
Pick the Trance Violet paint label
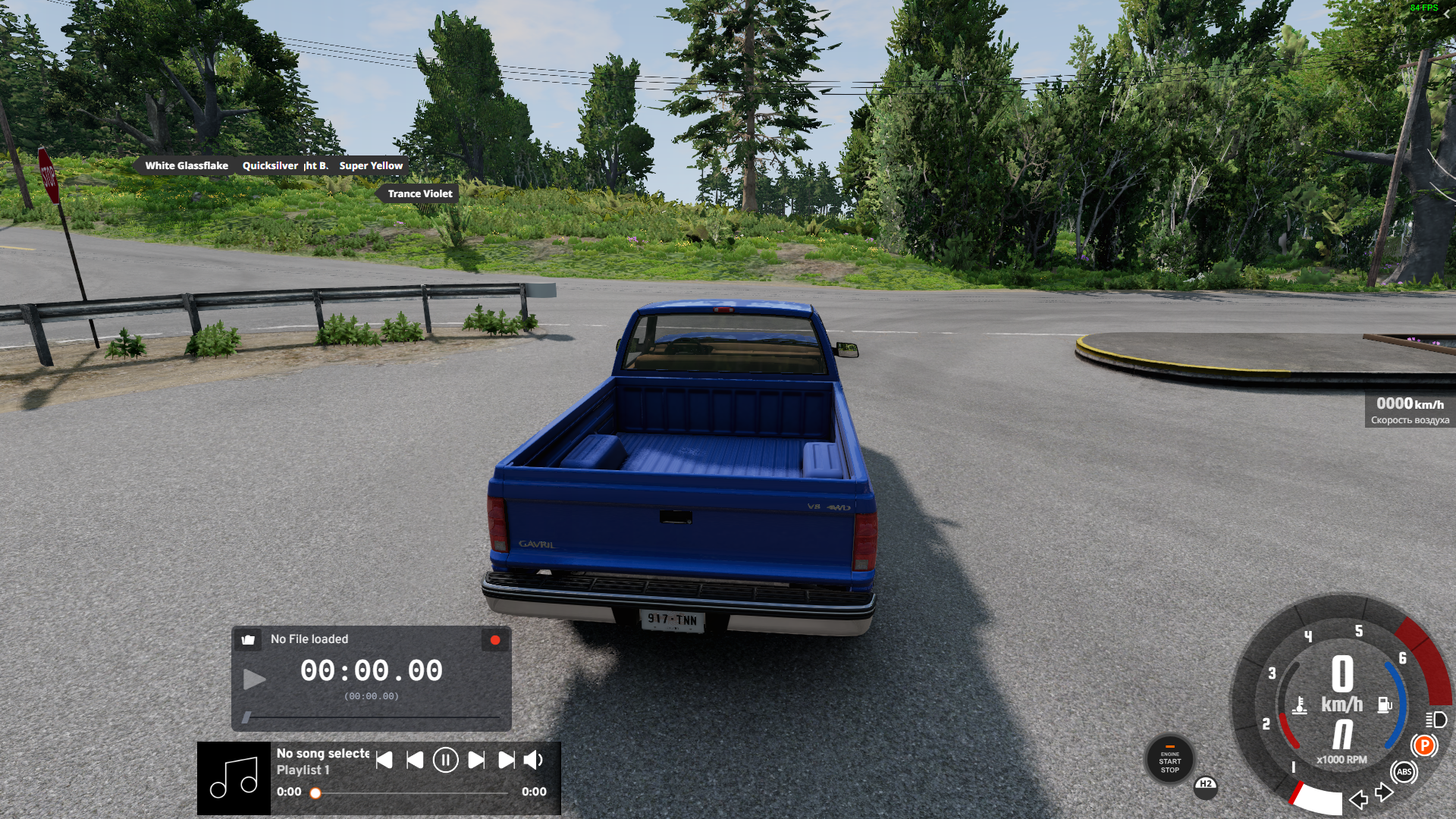click(x=419, y=193)
